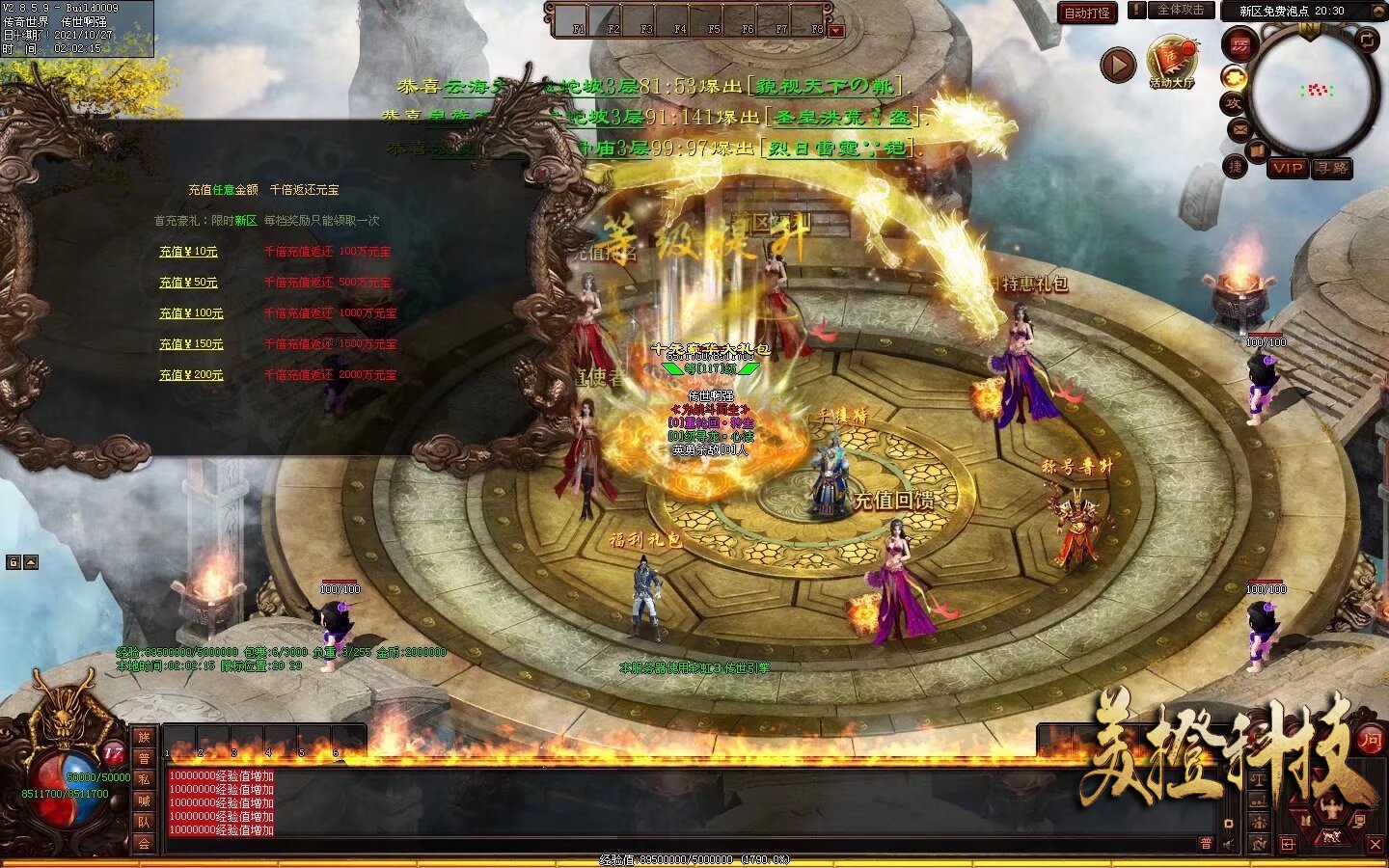Switch to the 队 team chat channel
Screen dimensions: 1389x868
pos(144,822)
